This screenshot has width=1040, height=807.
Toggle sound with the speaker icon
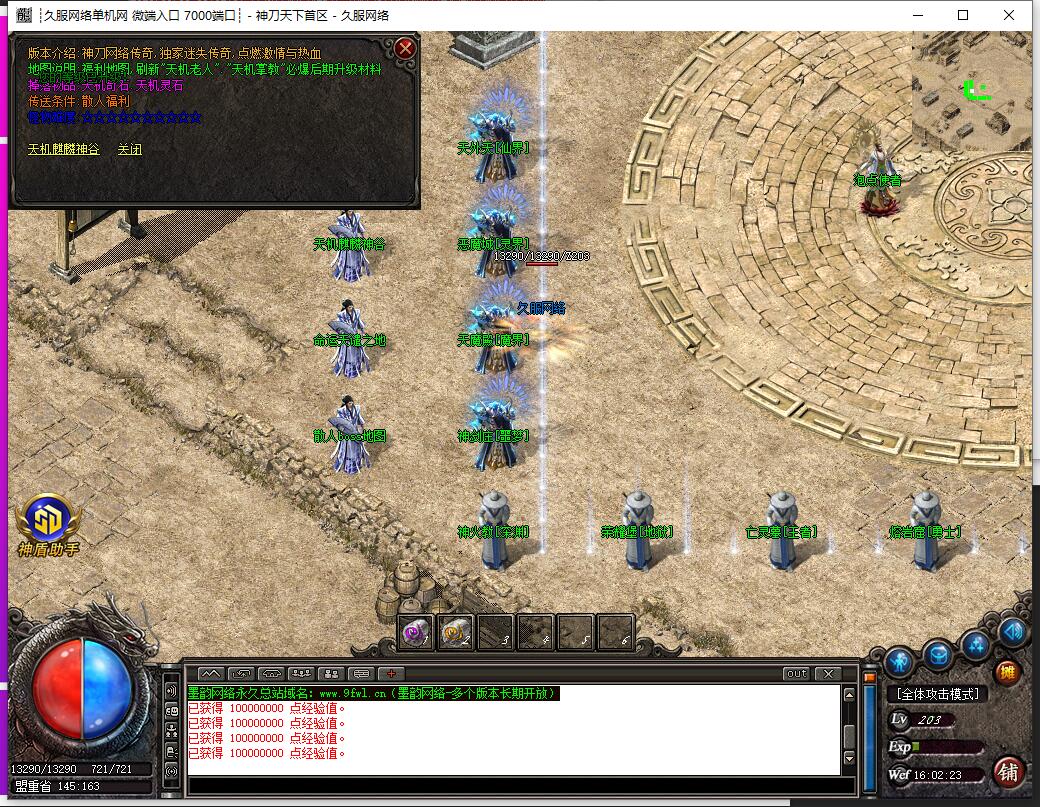coord(1012,632)
